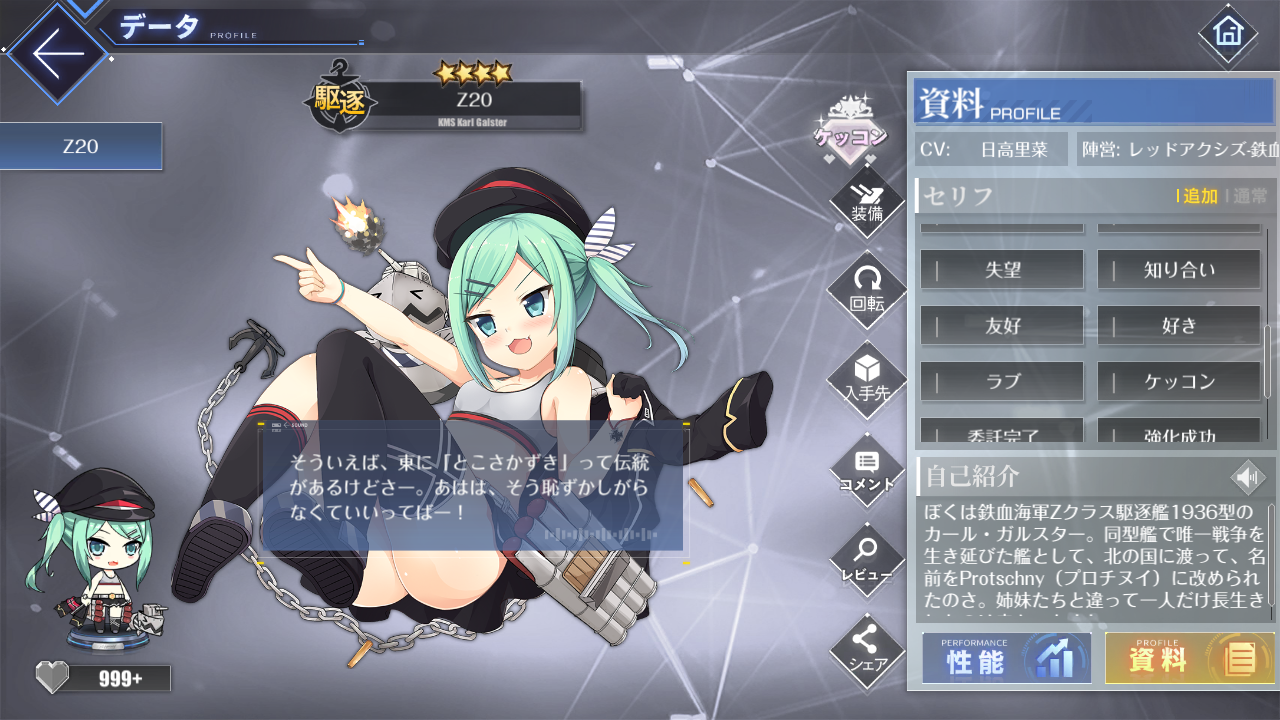The image size is (1280, 720).
Task: Play the 友好 voice line
Action: (1002, 325)
